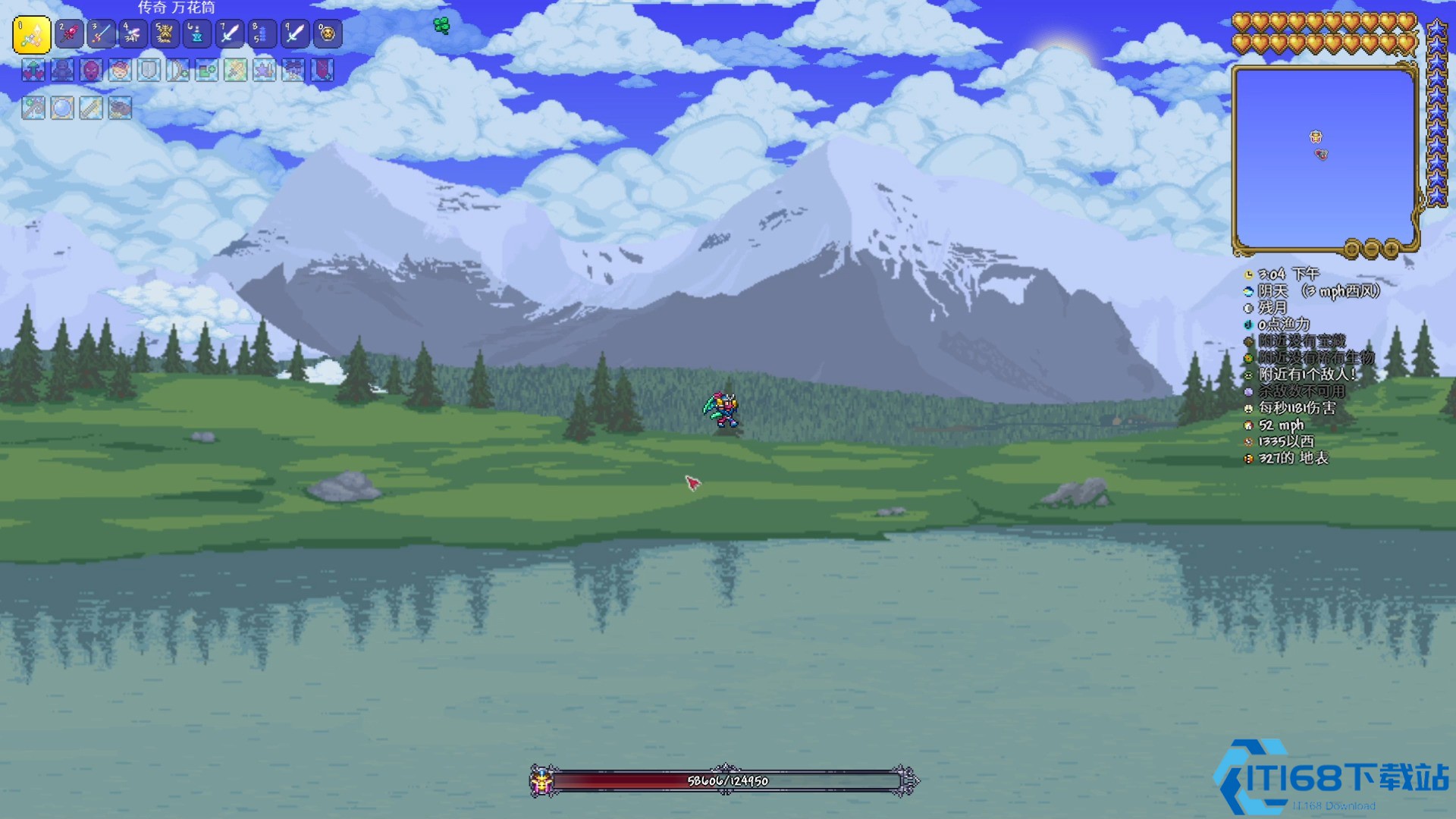Select the winged item stack in slot 4
This screenshot has height=819, width=1456.
[133, 34]
